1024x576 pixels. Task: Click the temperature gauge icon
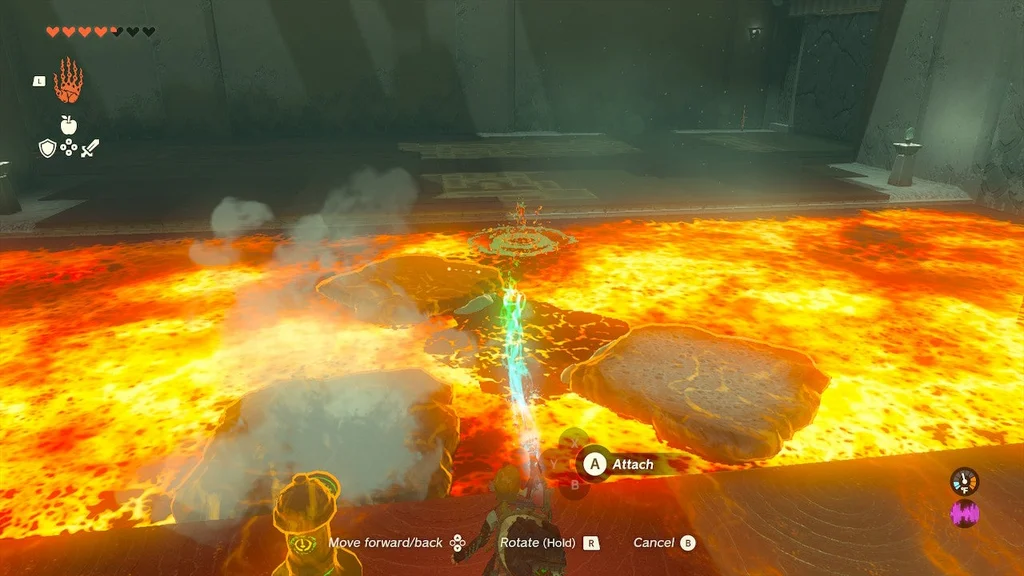[x=964, y=481]
